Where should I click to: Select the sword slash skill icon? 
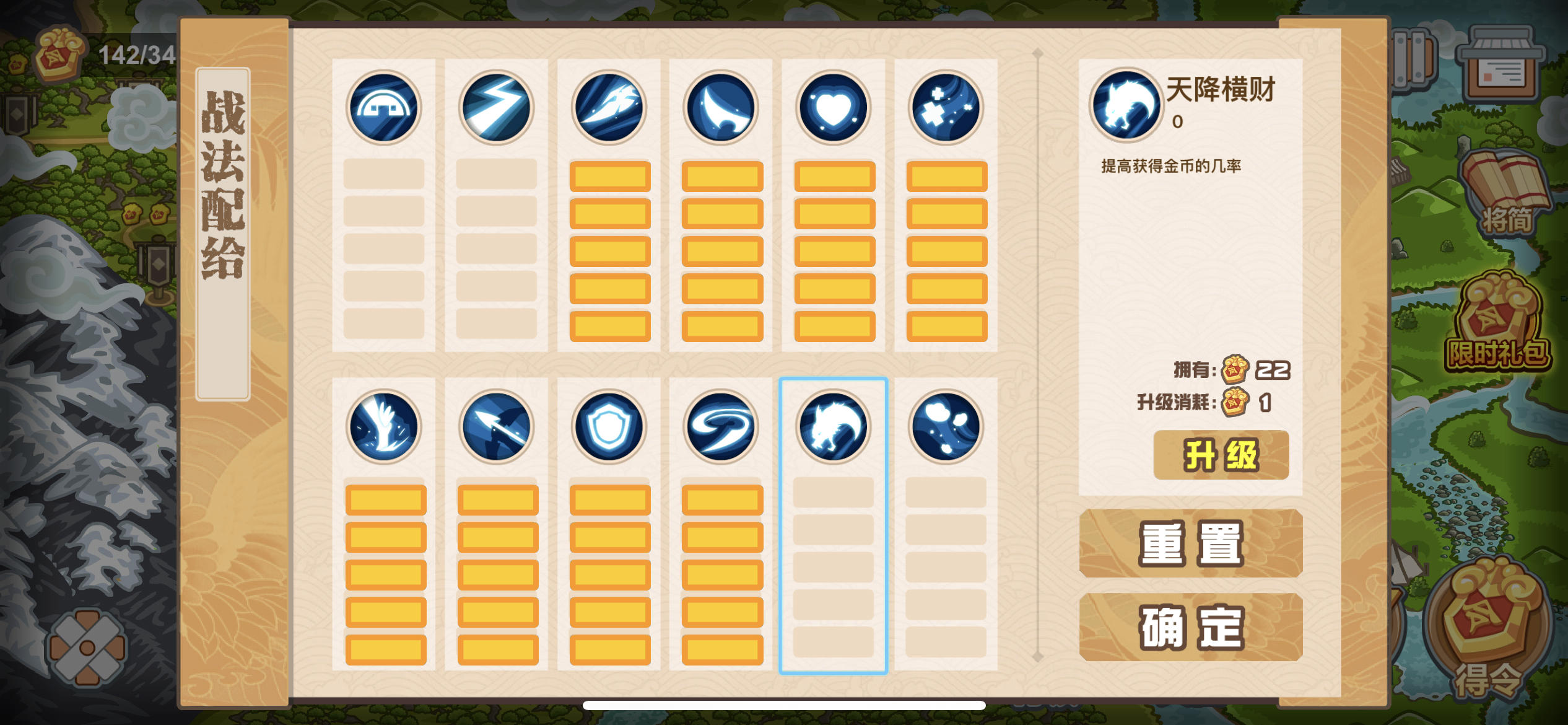click(x=608, y=108)
